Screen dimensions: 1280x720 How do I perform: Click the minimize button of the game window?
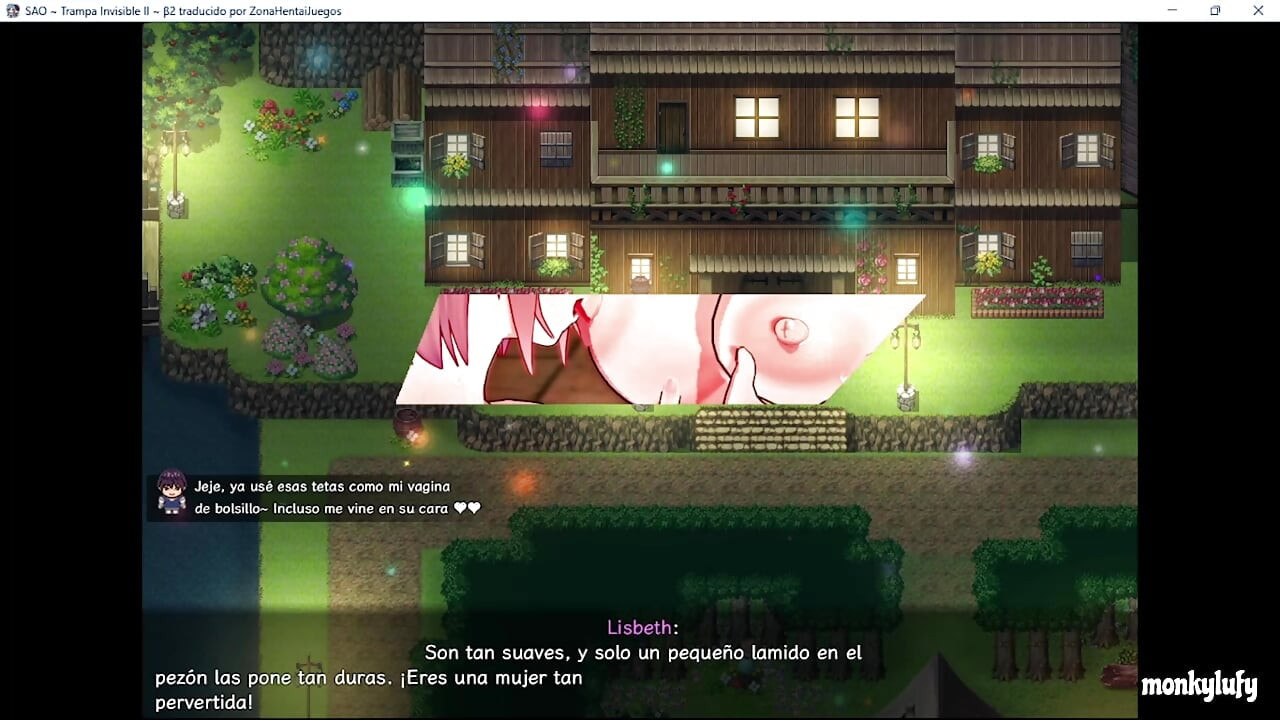[1171, 10]
